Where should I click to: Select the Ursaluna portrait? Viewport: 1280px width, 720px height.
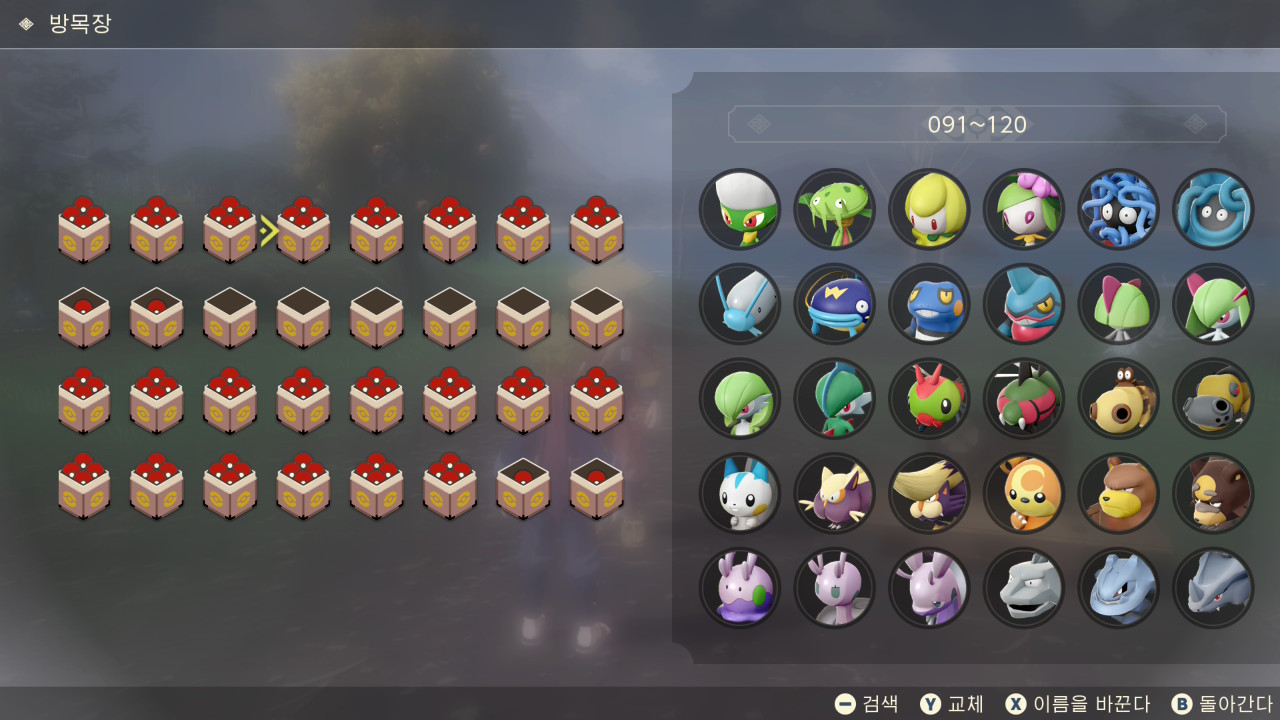point(1213,494)
